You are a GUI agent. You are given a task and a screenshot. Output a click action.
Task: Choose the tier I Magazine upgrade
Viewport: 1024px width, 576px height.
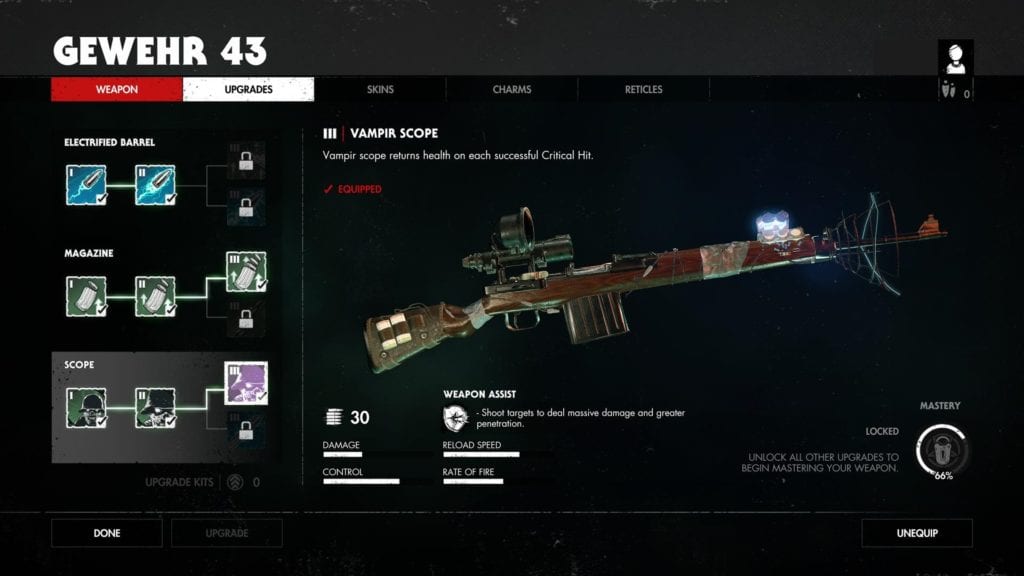pos(85,296)
